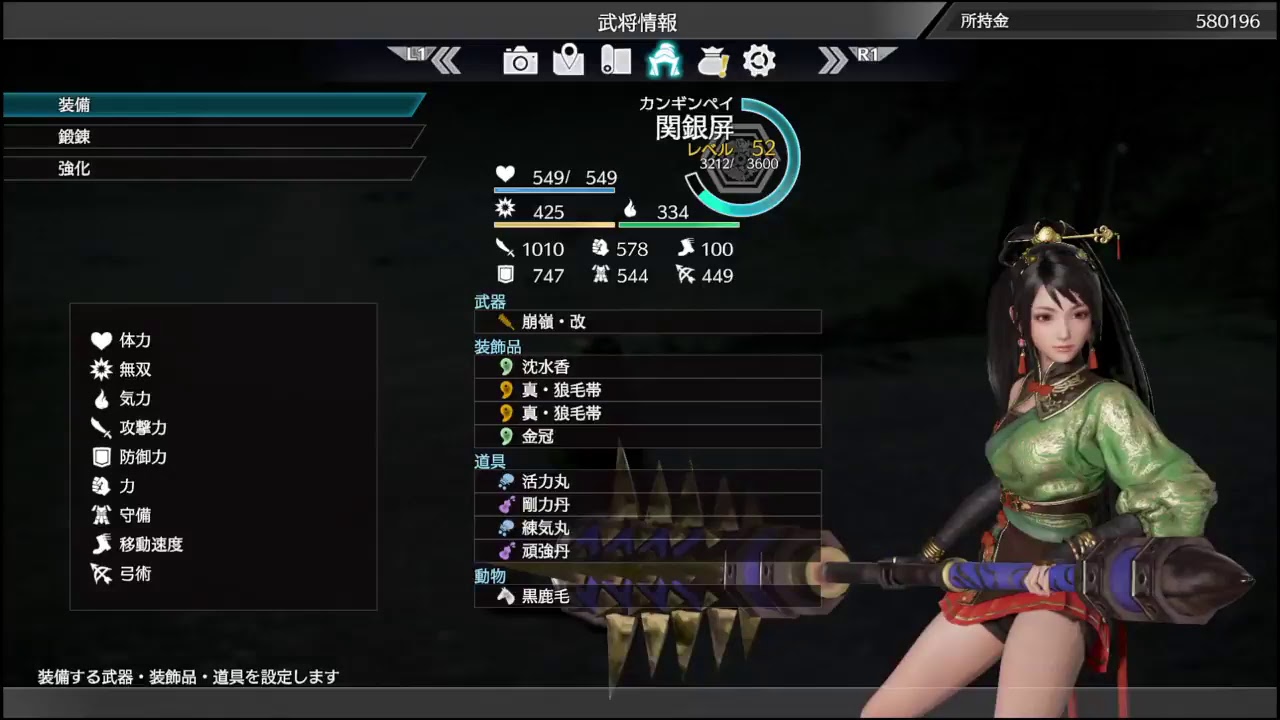Click the heart icon beside 体力

101,340
